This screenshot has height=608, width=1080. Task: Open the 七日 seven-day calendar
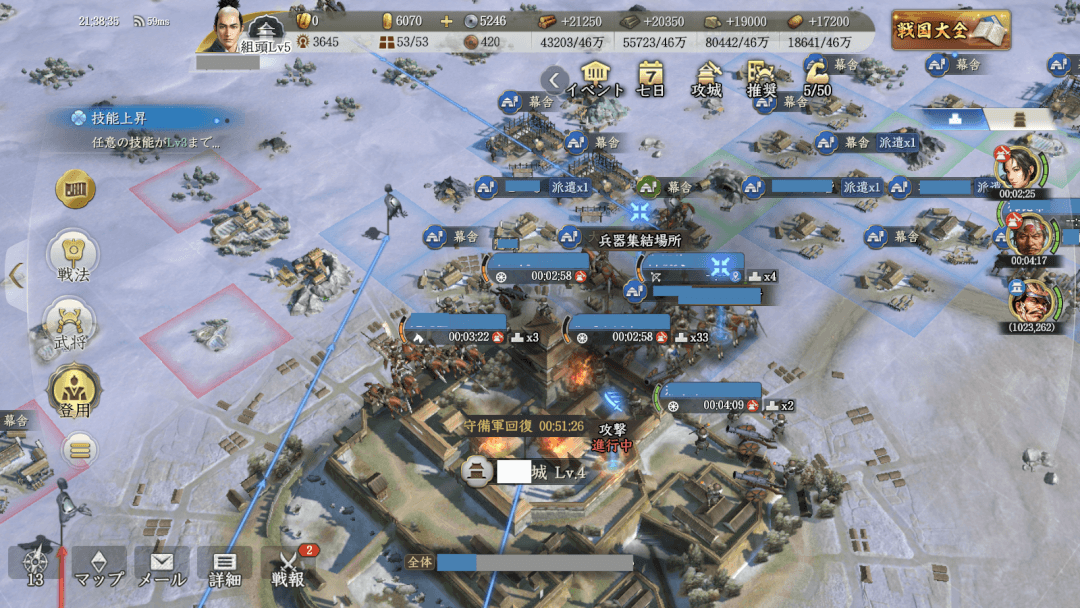click(651, 76)
